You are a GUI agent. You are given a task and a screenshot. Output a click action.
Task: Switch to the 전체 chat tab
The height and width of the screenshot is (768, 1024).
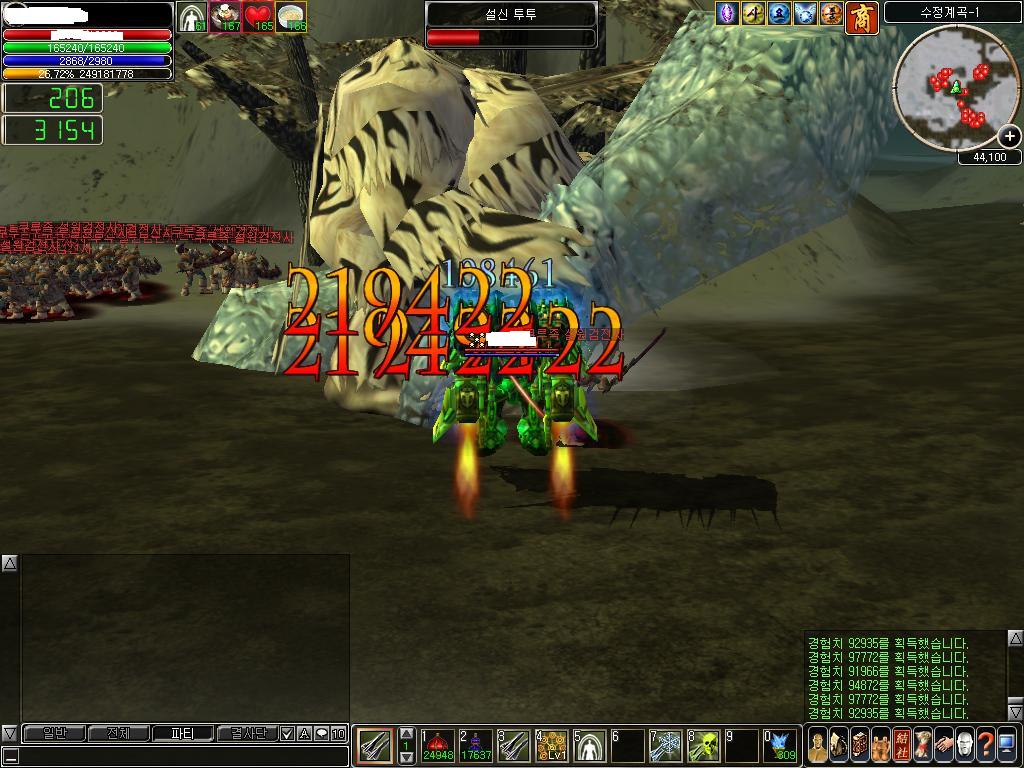pos(119,733)
